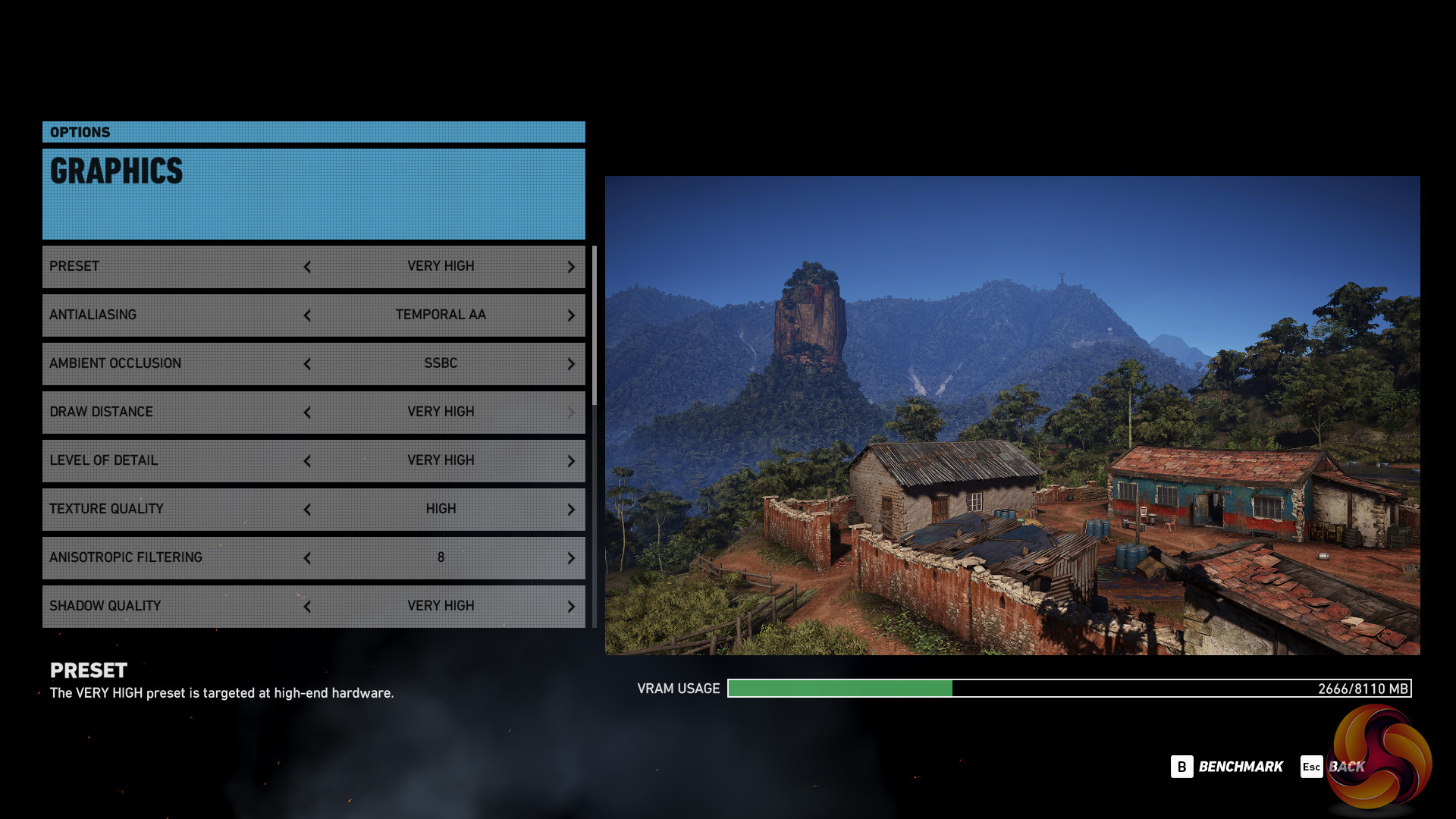
Task: Switch Ambient Occlusion to the previous option
Action: [x=307, y=364]
